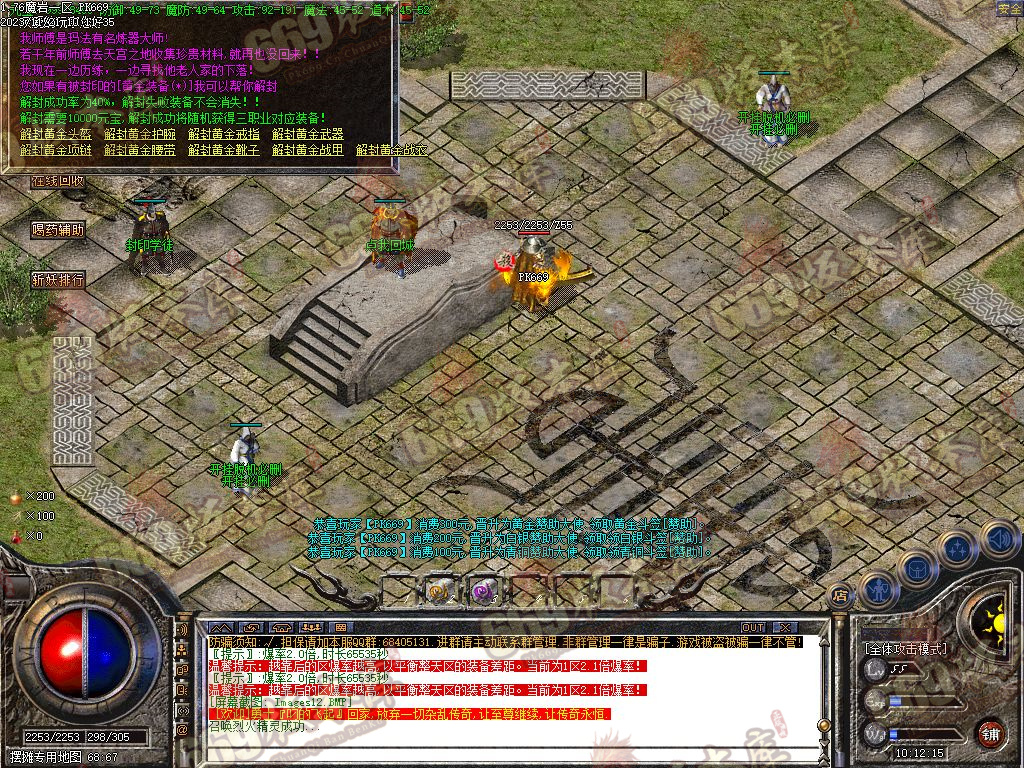Show the 斩妖排行 ranking
This screenshot has width=1024, height=768.
(x=57, y=279)
